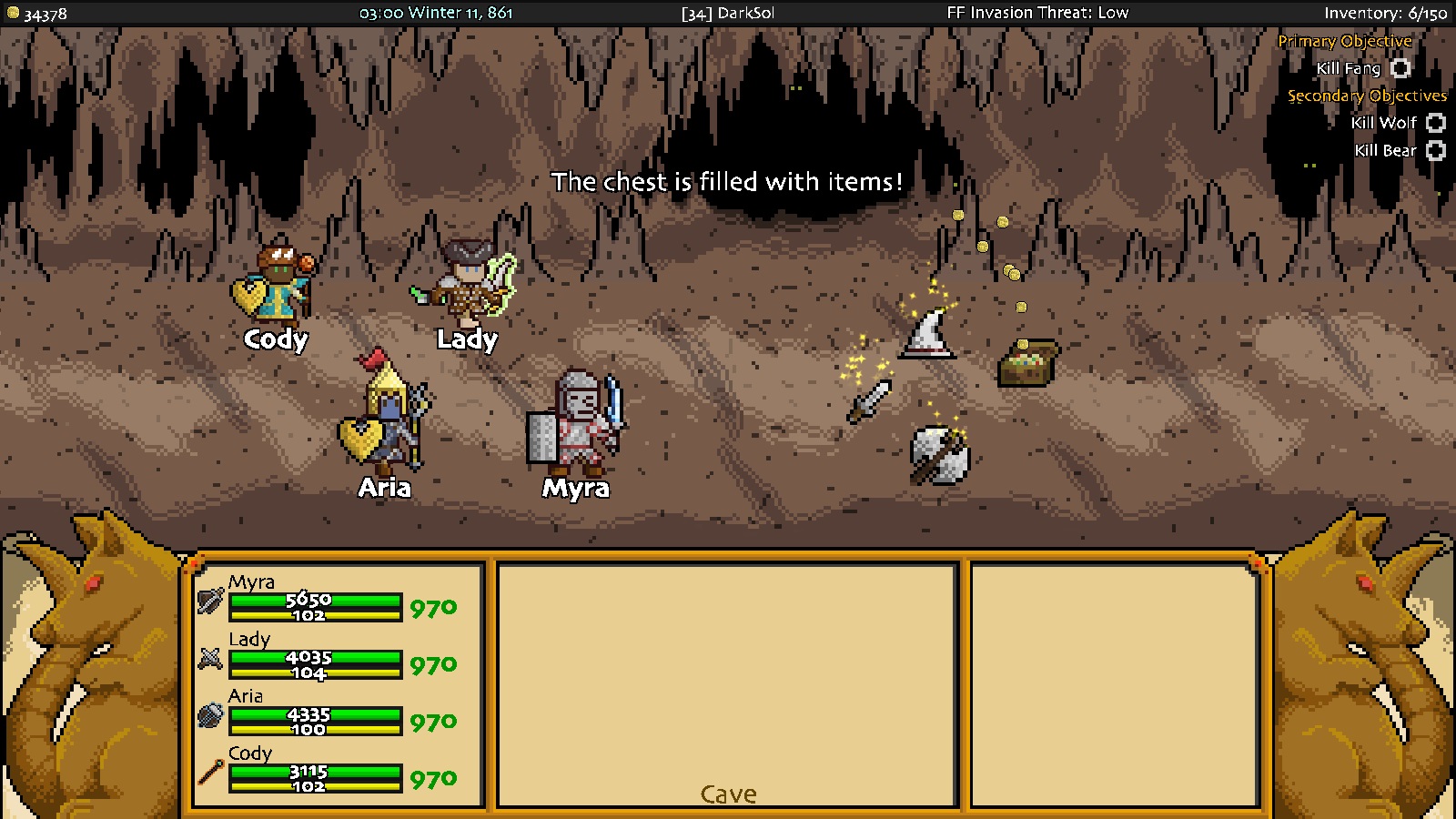This screenshot has width=1456, height=819.
Task: Select Myra's dagger-and-shield class icon
Action: click(x=209, y=602)
